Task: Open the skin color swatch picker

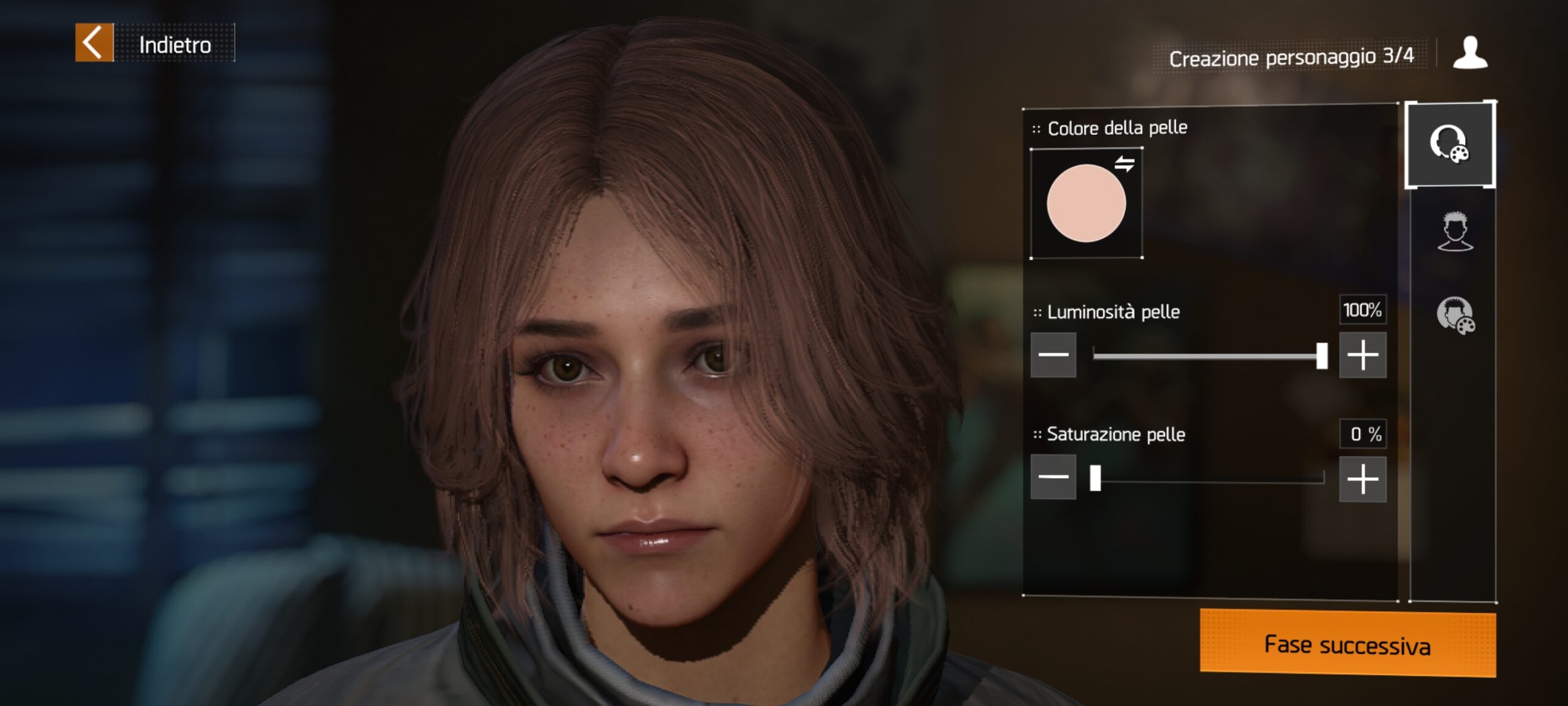Action: click(1086, 203)
